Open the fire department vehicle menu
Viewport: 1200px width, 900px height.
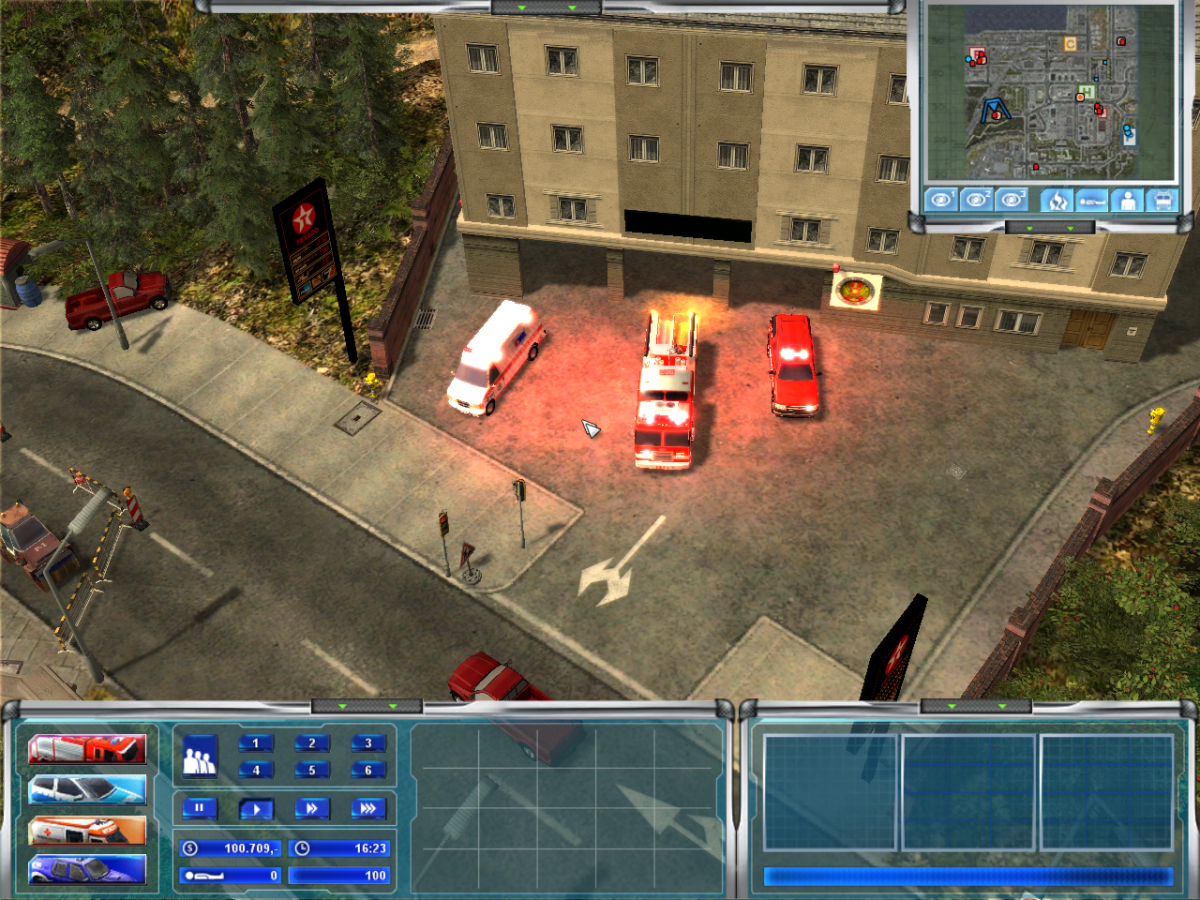(x=87, y=748)
